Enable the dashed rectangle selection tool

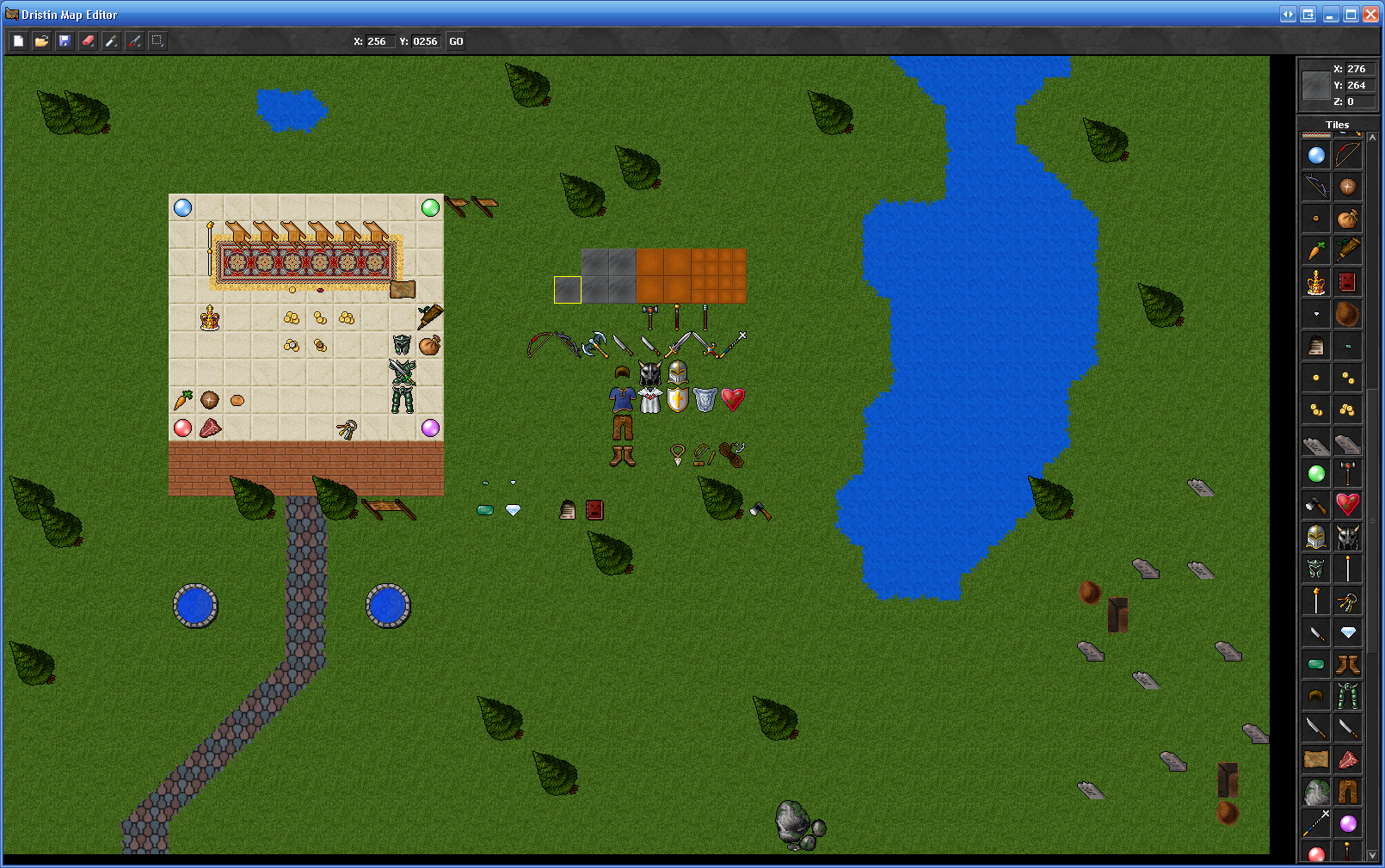(157, 40)
